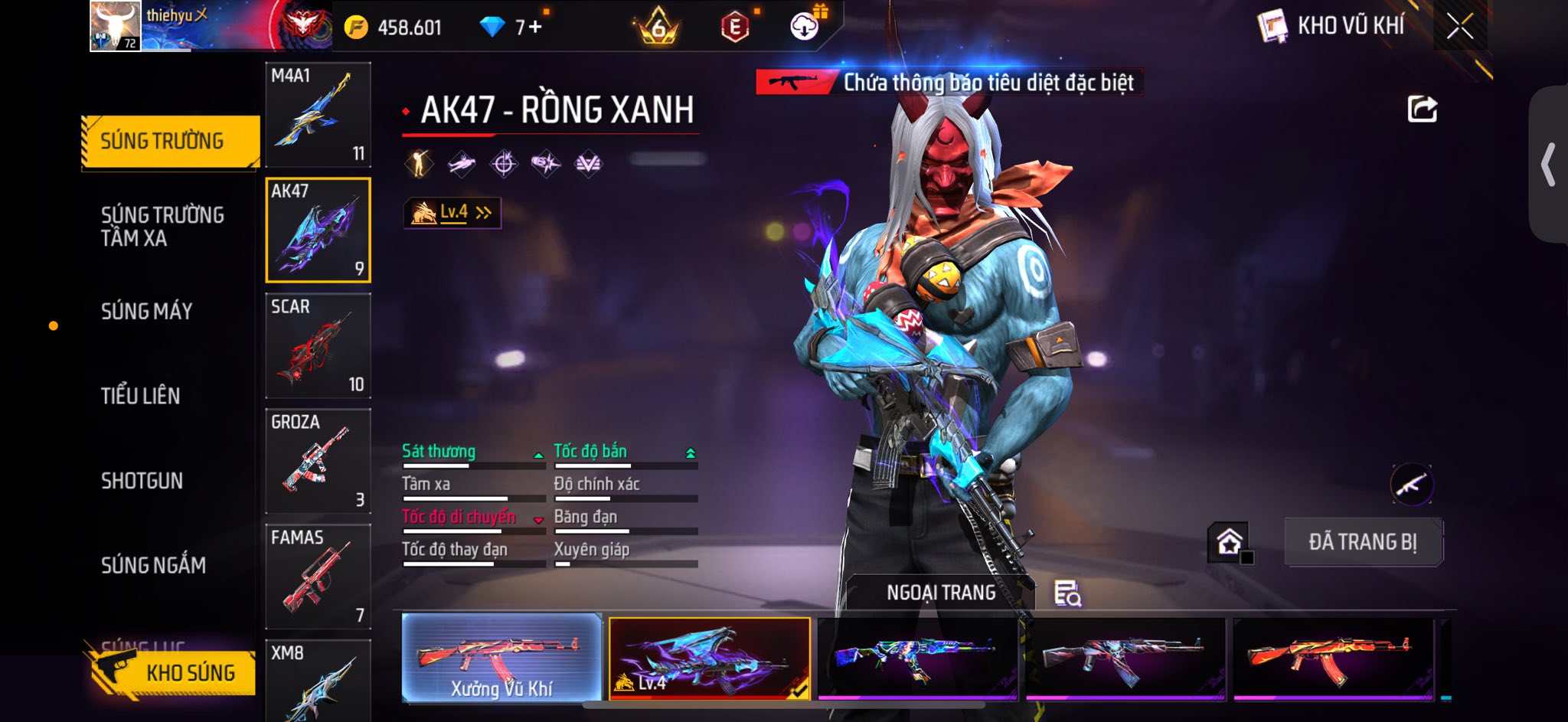Screen dimensions: 1568x722
Task: Click the share icon
Action: 1422,109
